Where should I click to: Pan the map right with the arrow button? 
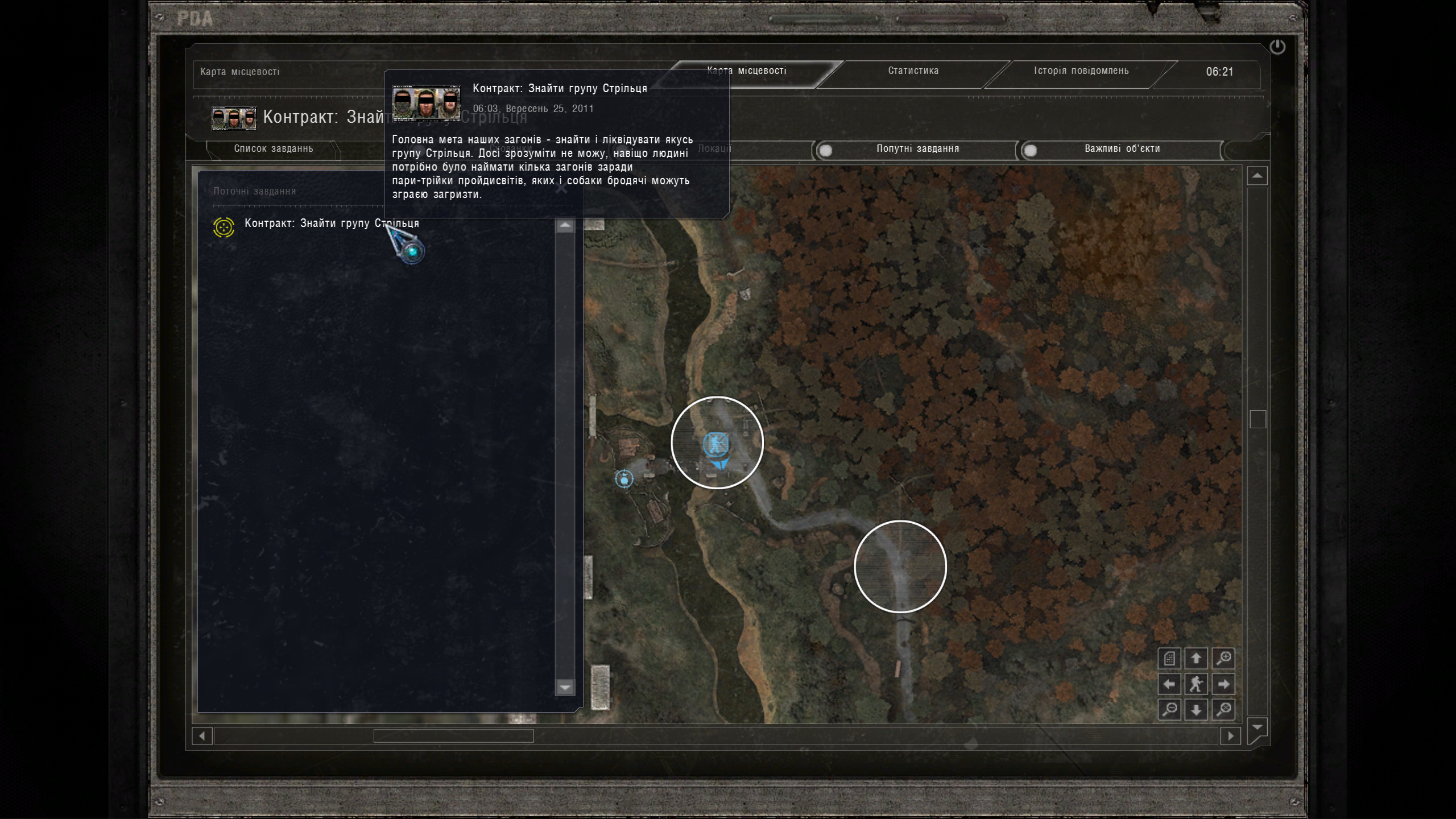(x=1223, y=684)
